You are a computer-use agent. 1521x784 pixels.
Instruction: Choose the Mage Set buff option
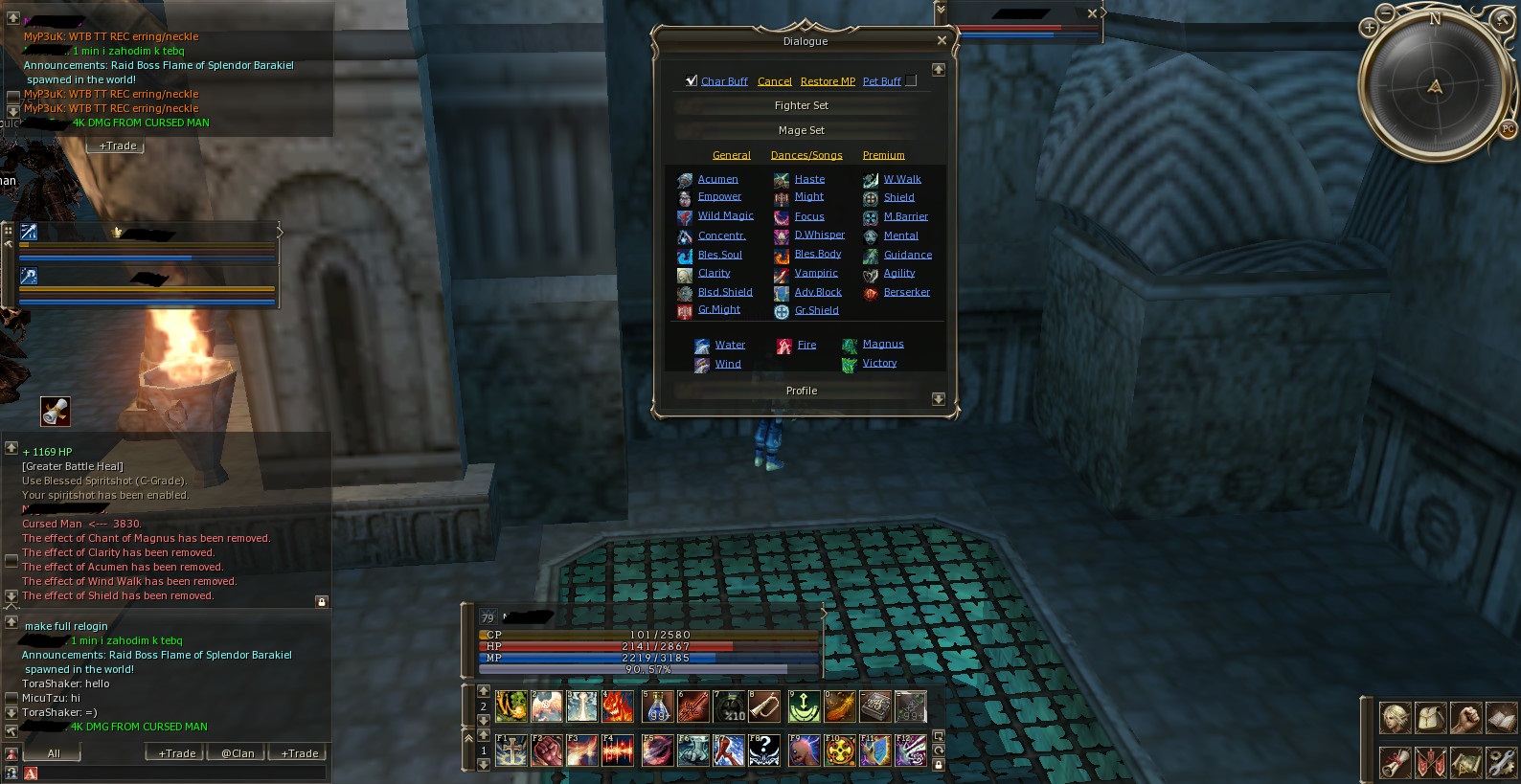point(801,130)
